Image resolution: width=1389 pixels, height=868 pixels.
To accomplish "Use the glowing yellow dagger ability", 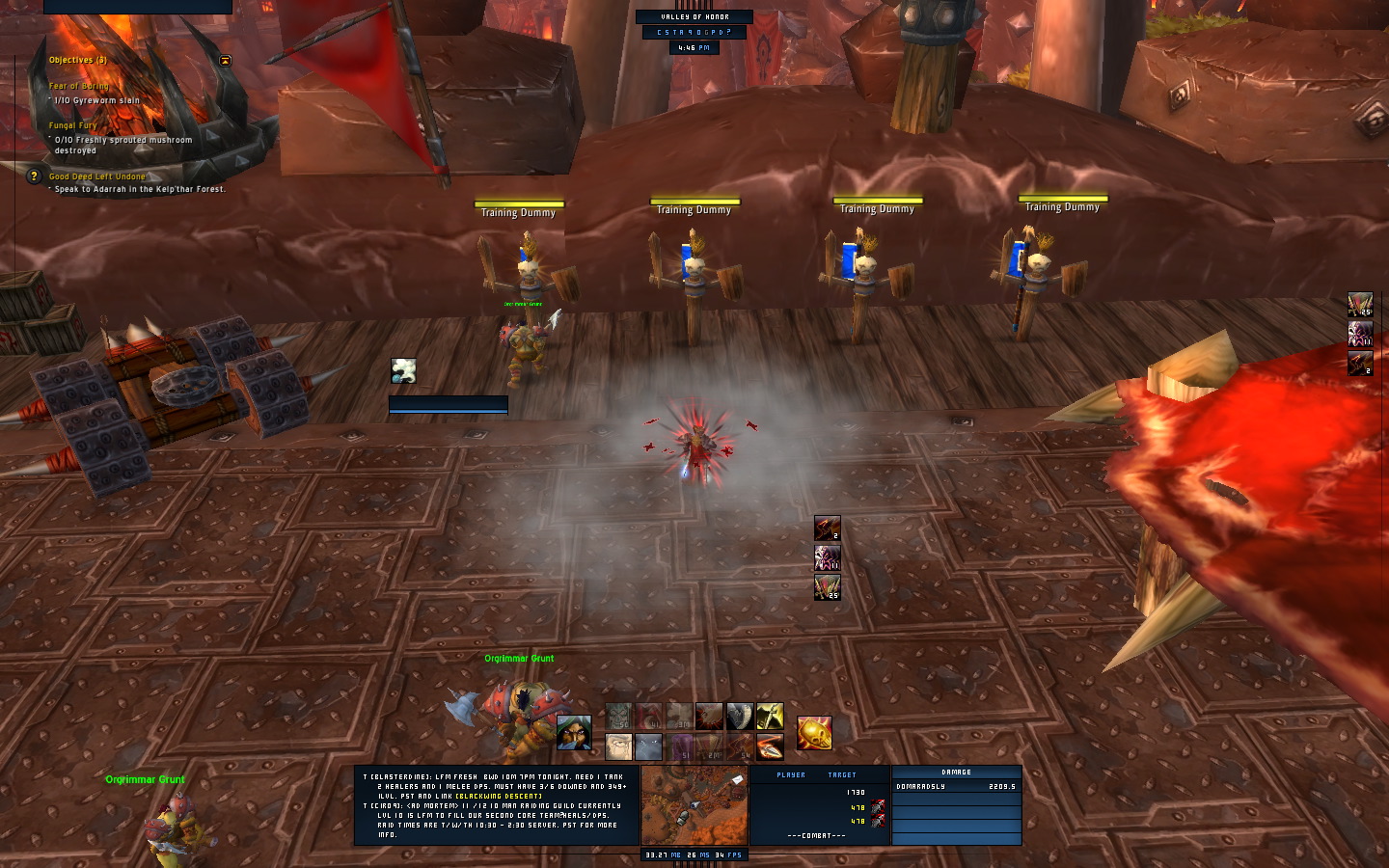I will [x=770, y=717].
